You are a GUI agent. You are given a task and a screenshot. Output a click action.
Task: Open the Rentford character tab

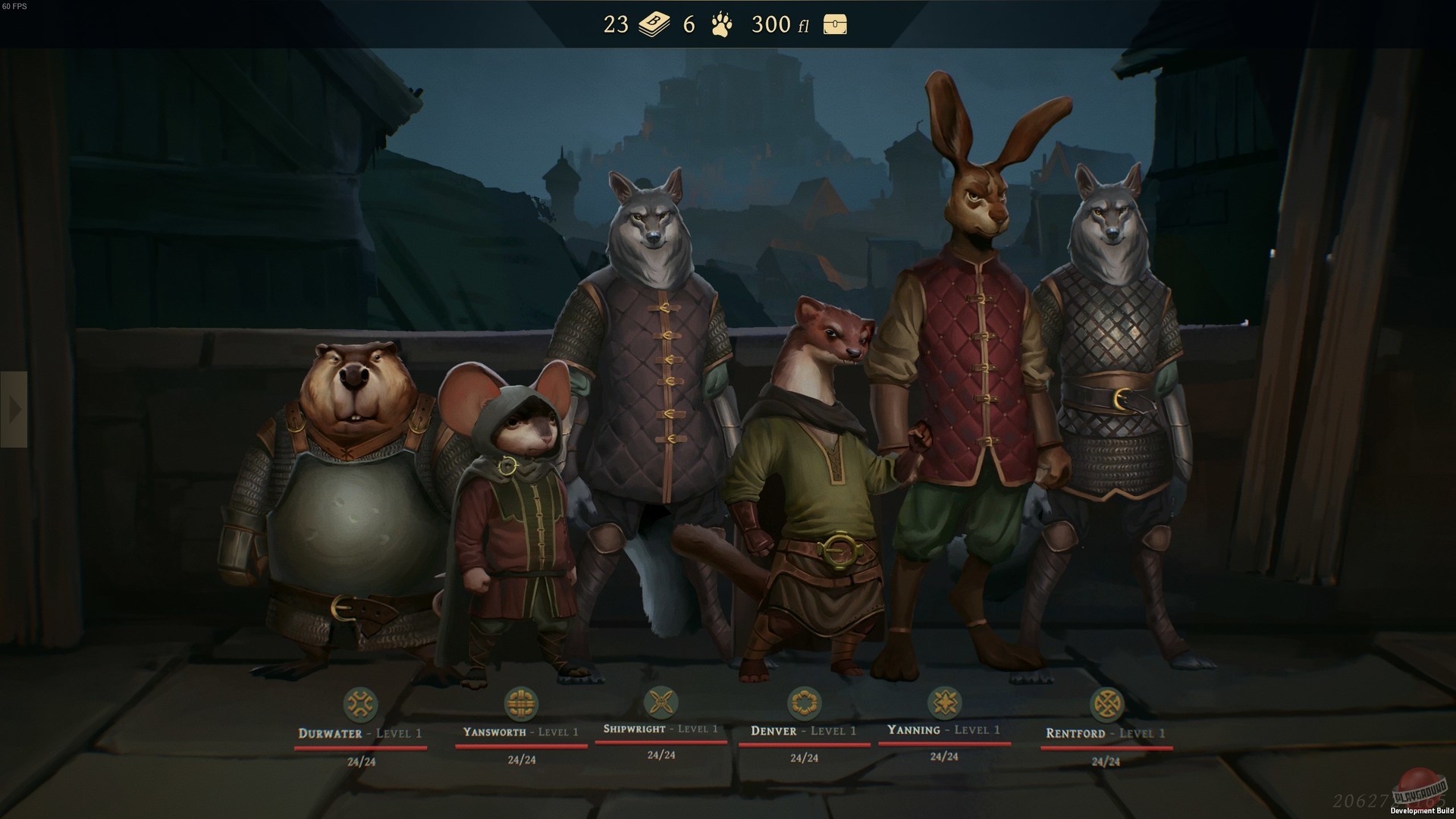point(1106,734)
